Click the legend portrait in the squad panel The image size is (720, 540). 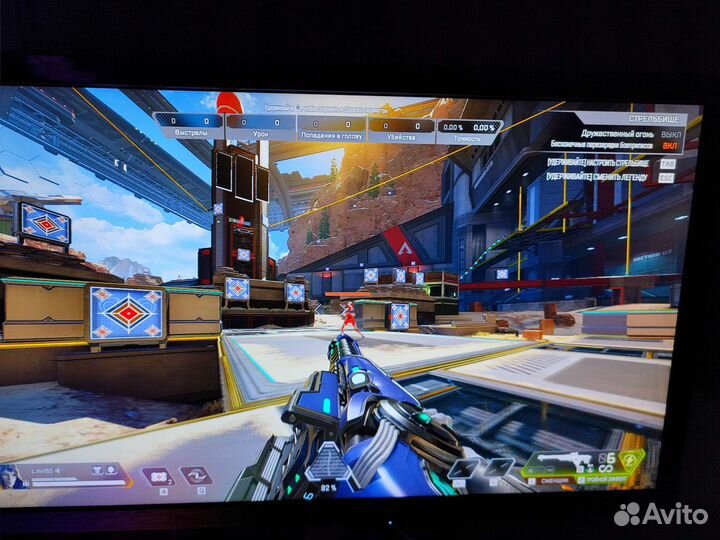(x=14, y=476)
